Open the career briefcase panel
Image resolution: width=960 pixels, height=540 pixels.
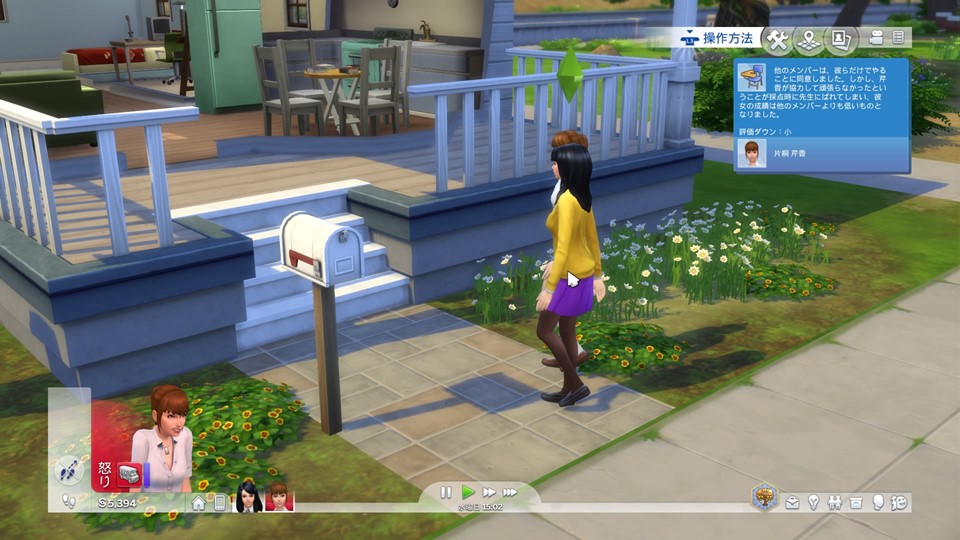point(792,502)
